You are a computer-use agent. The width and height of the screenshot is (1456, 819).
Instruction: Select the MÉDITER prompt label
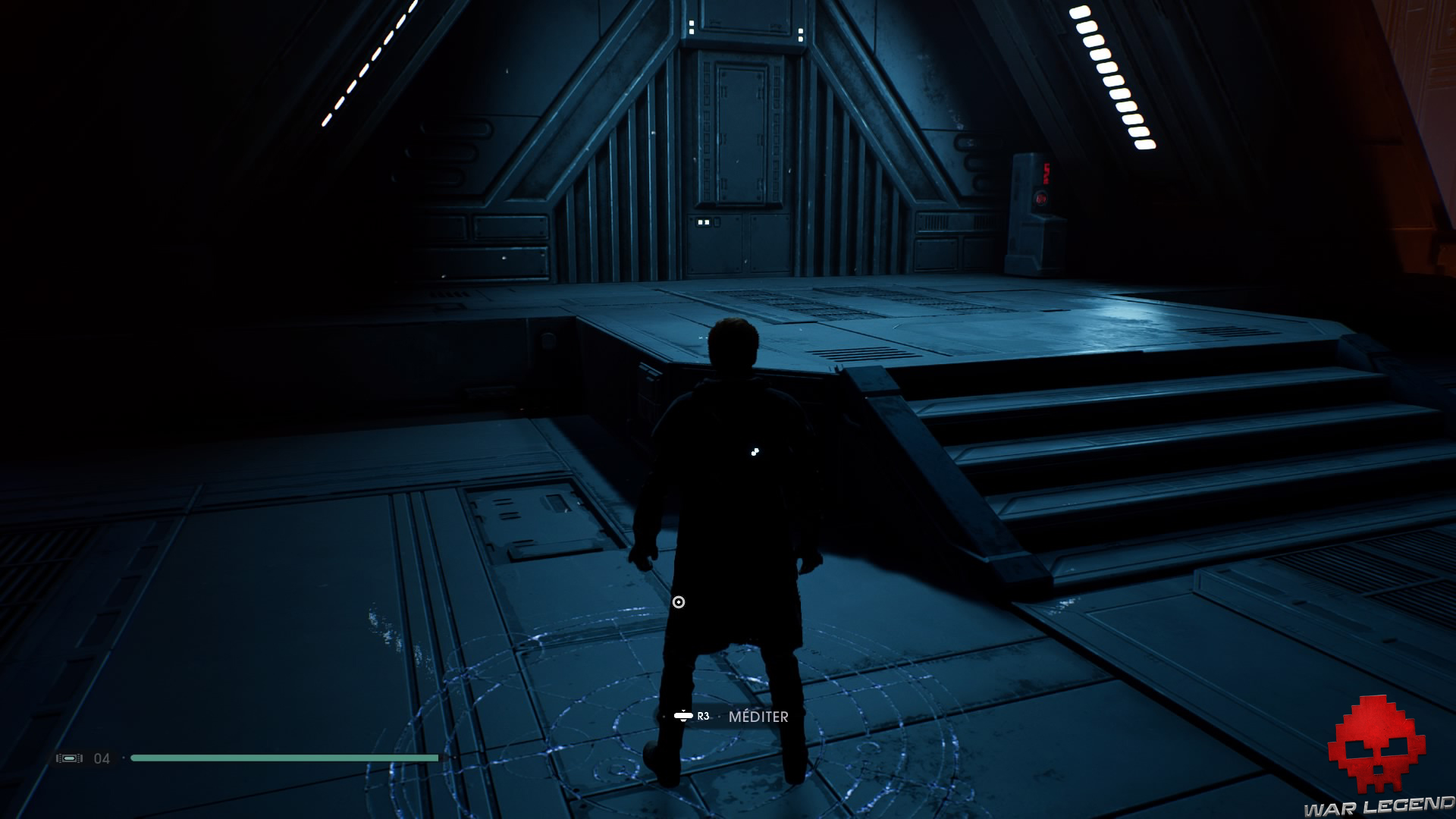(759, 716)
